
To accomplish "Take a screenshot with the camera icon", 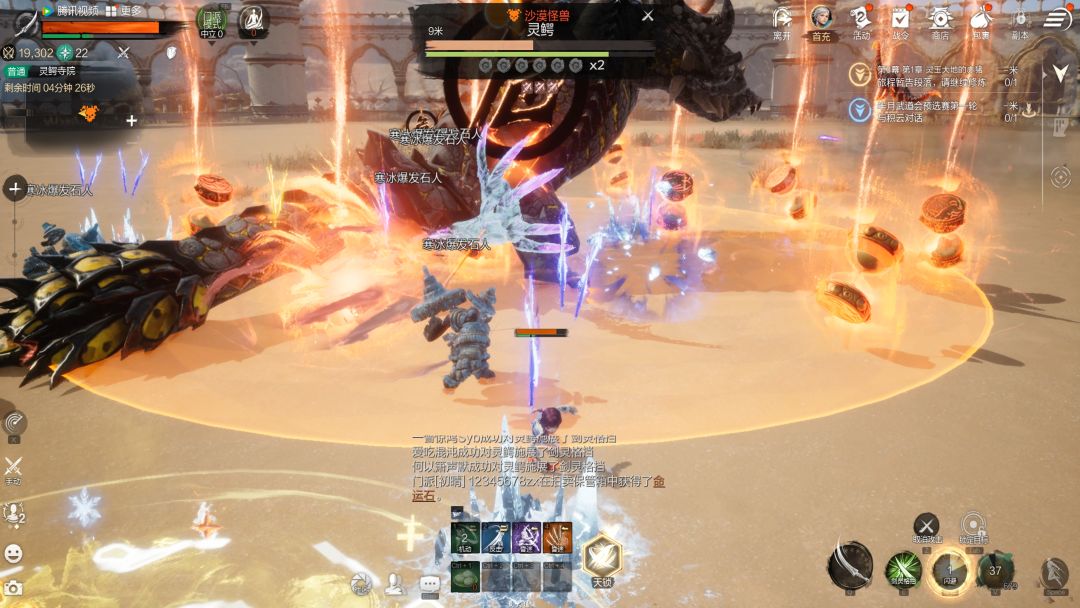I will coord(13,588).
